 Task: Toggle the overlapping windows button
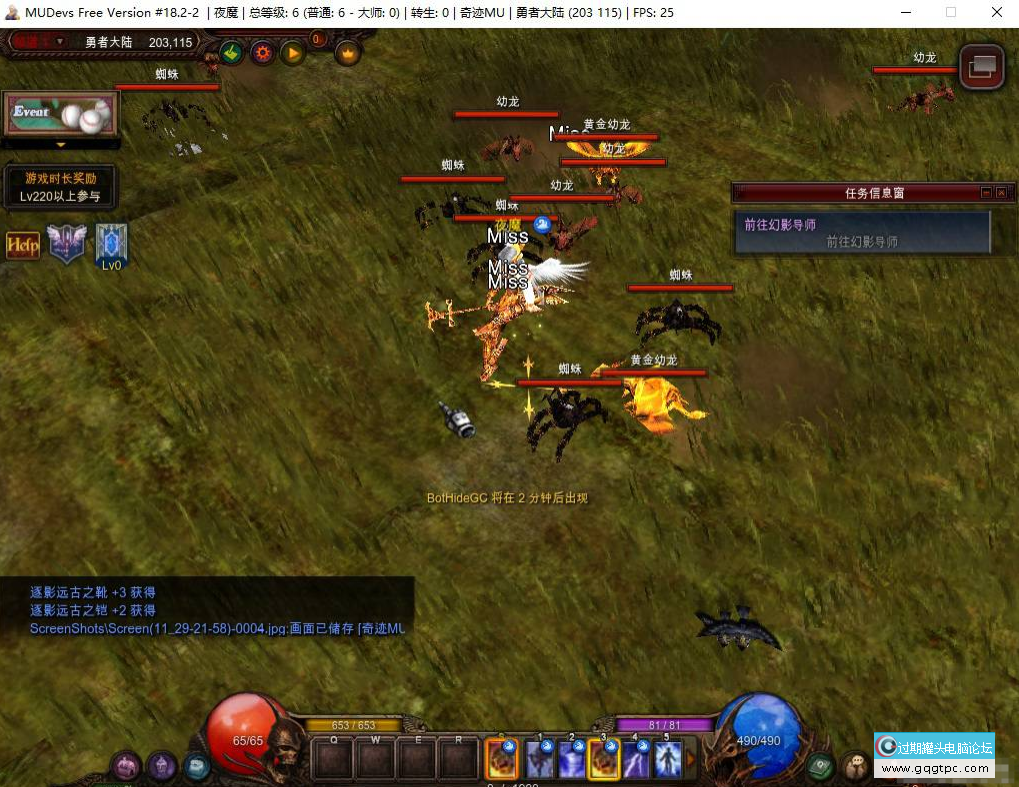click(x=981, y=66)
